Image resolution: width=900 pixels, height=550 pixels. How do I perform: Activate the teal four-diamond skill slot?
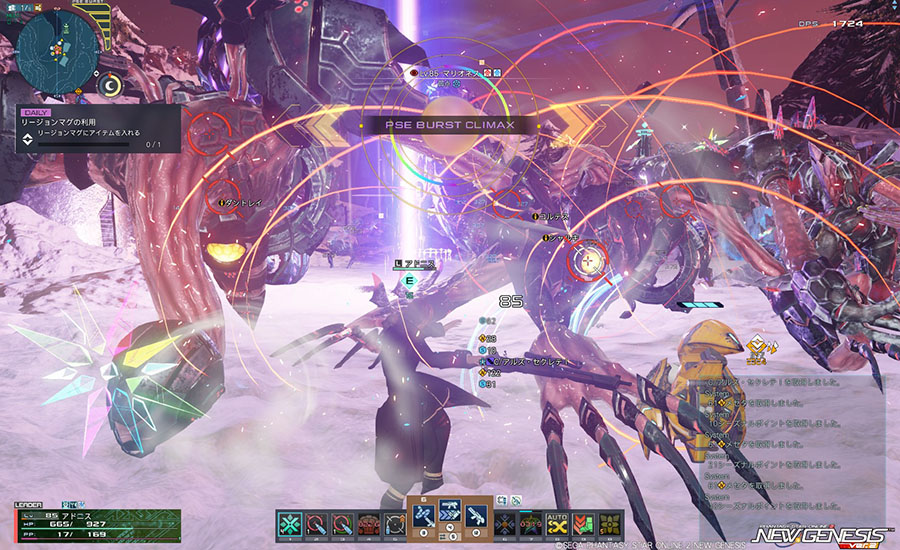291,522
